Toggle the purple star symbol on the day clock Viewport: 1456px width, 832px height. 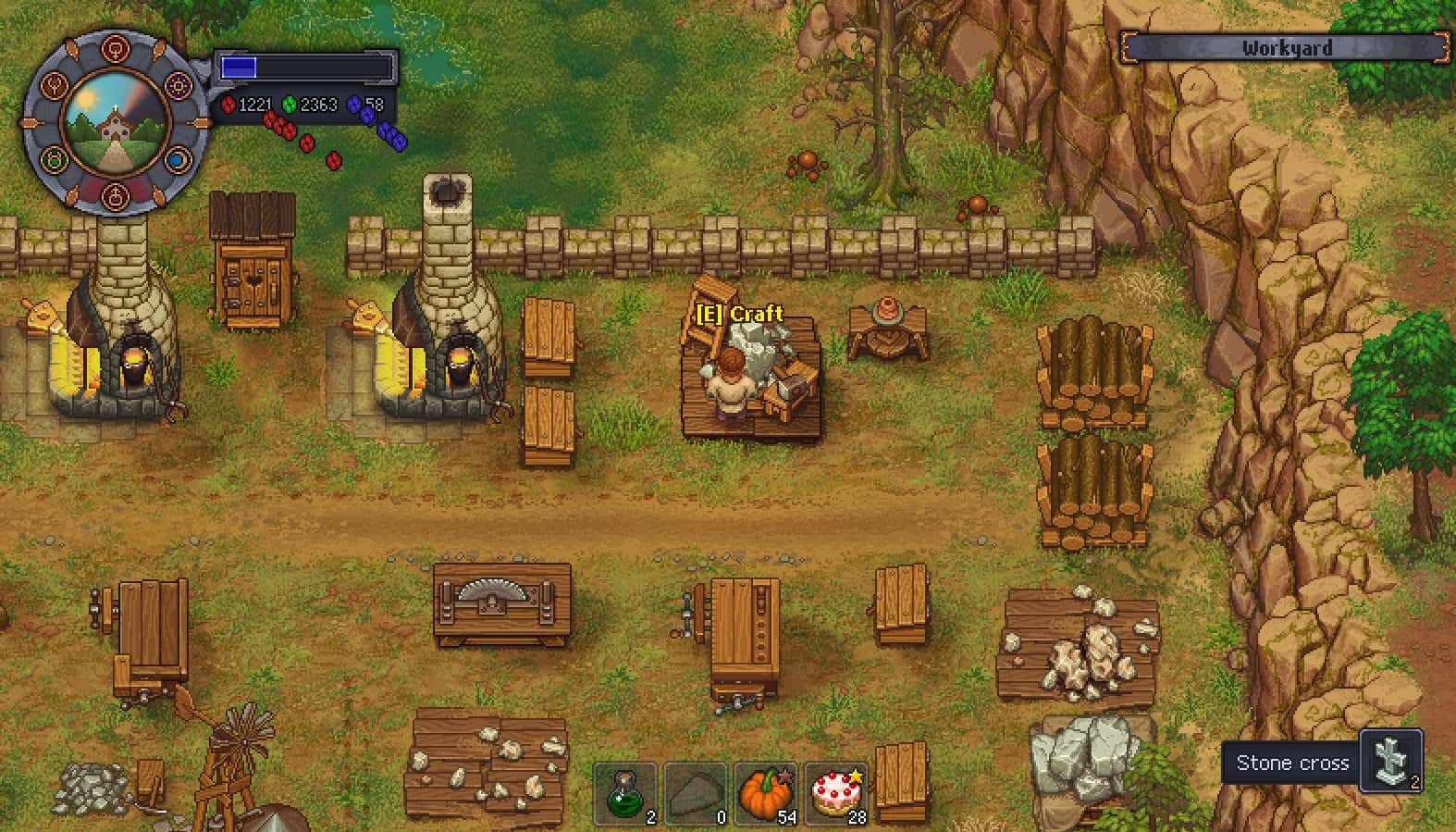pos(178,86)
